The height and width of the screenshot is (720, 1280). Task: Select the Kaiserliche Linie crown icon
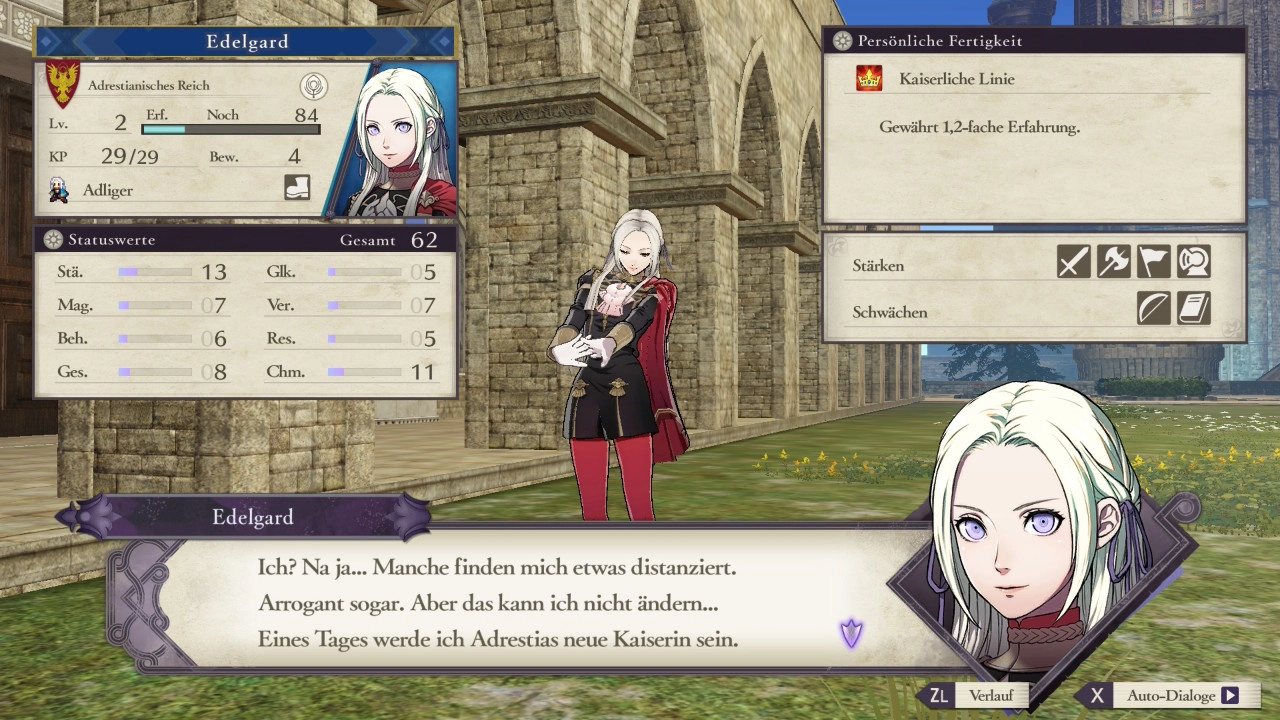coord(869,79)
